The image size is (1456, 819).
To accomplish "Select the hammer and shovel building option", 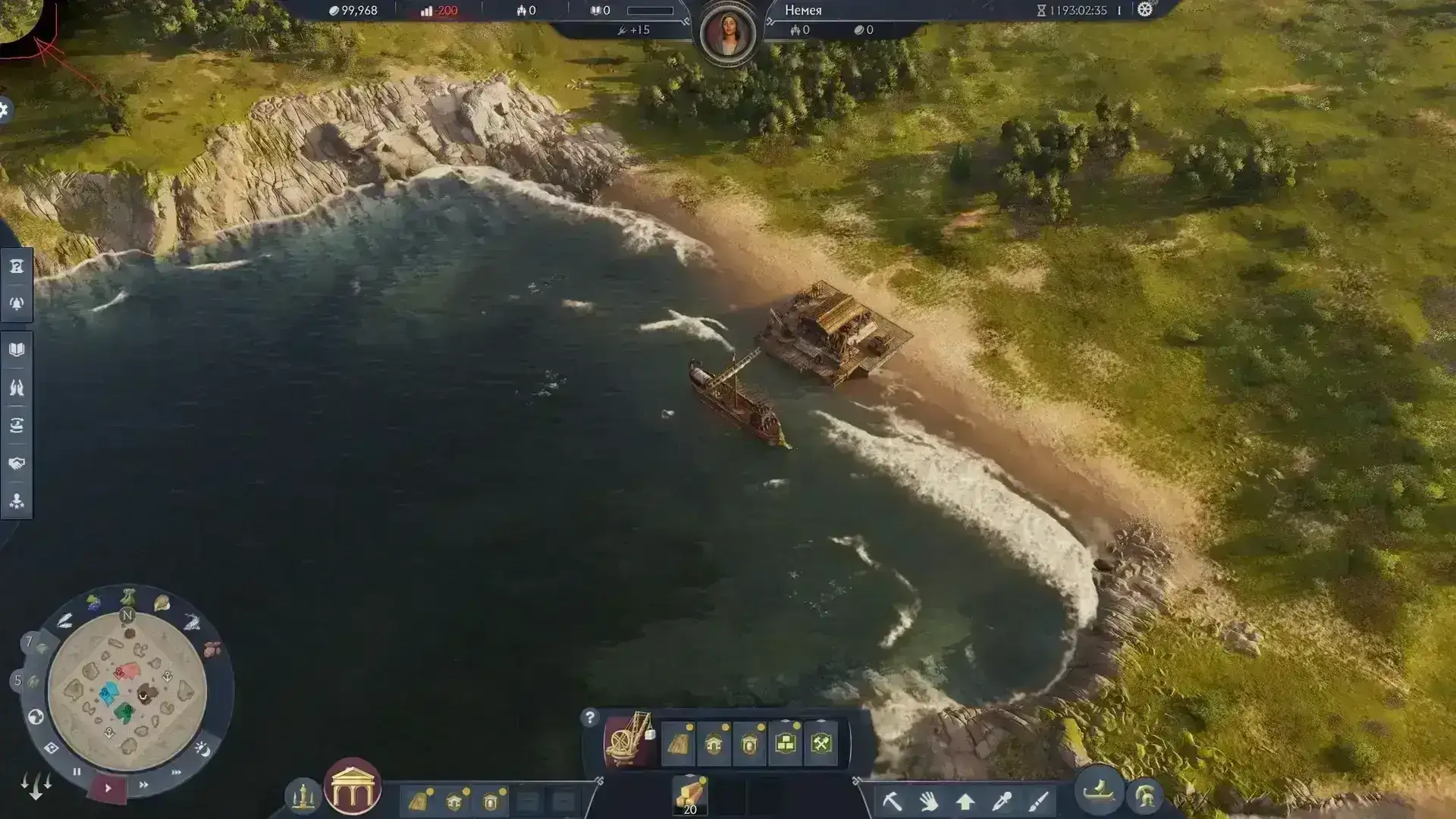I will [x=822, y=743].
